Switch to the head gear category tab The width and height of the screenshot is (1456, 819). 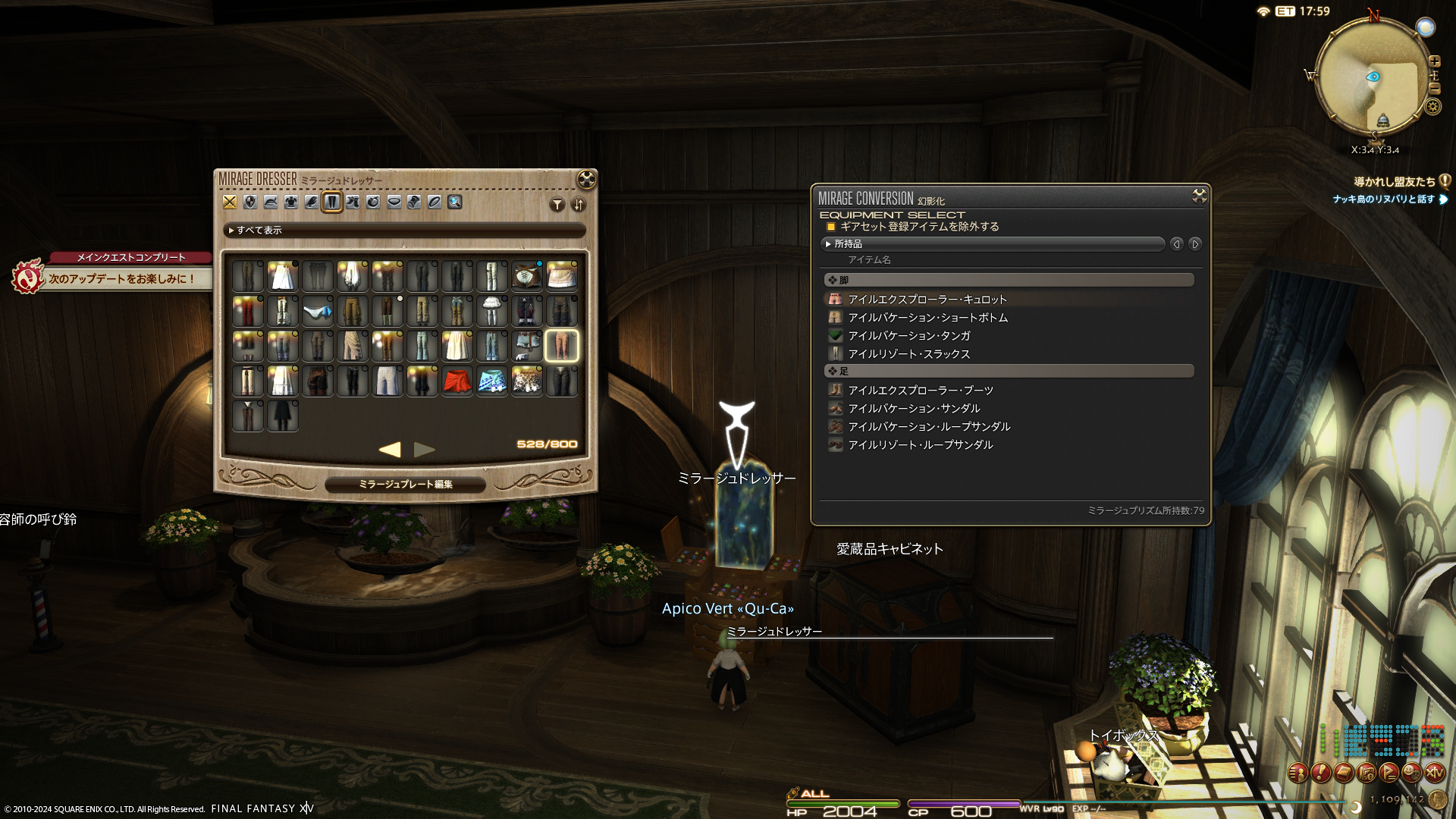[271, 202]
